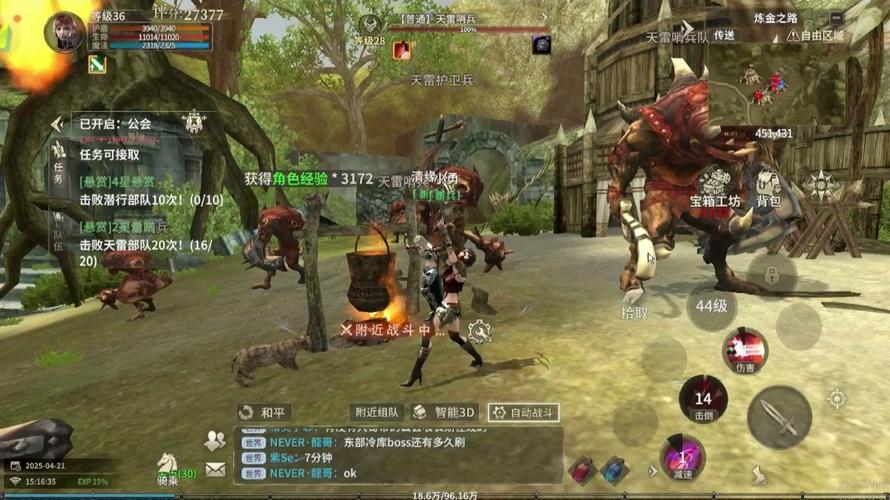Viewport: 890px width, 500px height.
Task: Change the 和平 peace combat mode
Action: 264,412
